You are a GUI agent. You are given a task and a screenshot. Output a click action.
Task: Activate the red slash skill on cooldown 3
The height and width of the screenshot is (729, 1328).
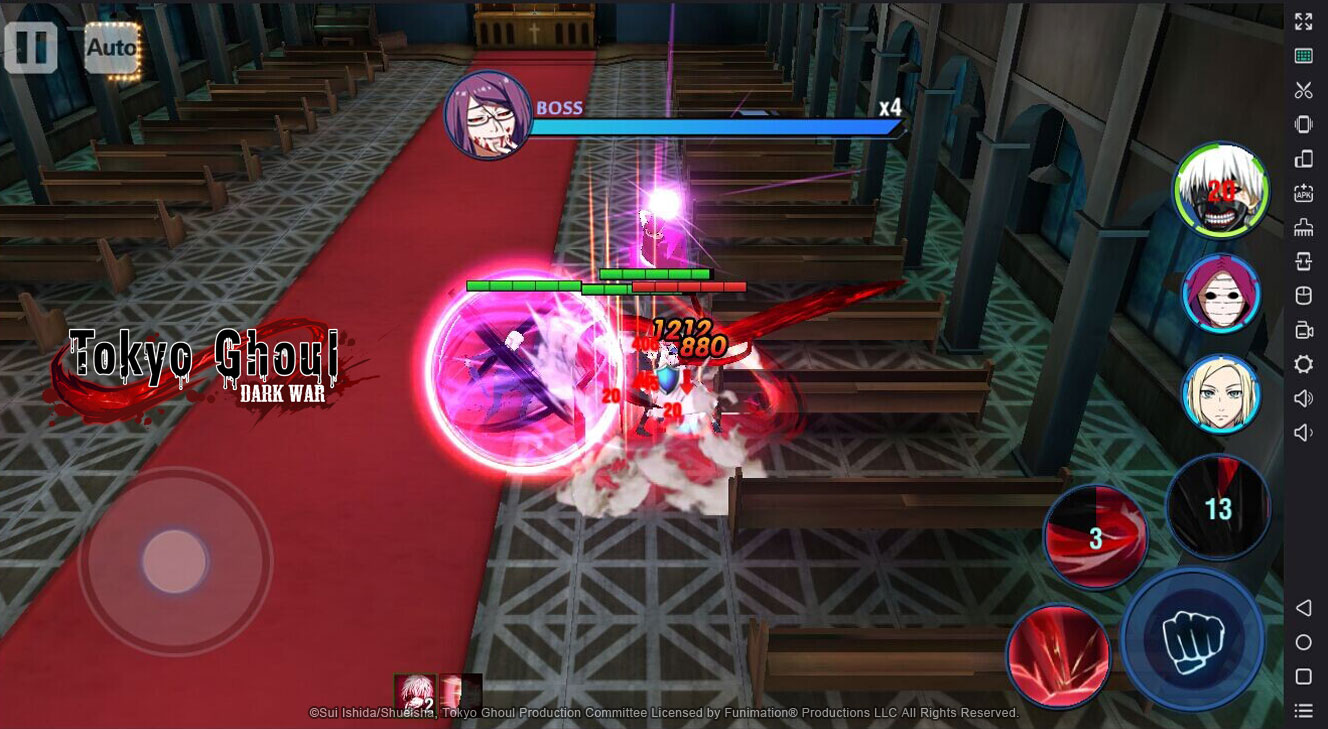tap(1095, 537)
